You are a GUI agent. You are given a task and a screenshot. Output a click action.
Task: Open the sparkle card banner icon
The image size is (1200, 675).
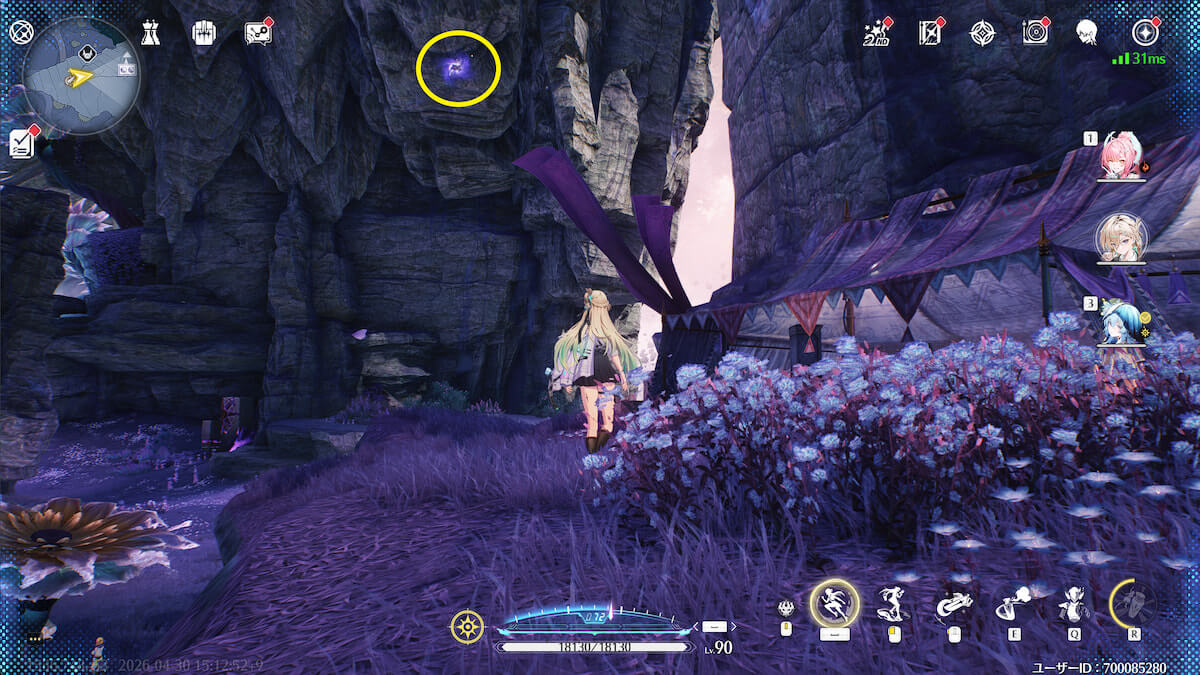coord(930,33)
